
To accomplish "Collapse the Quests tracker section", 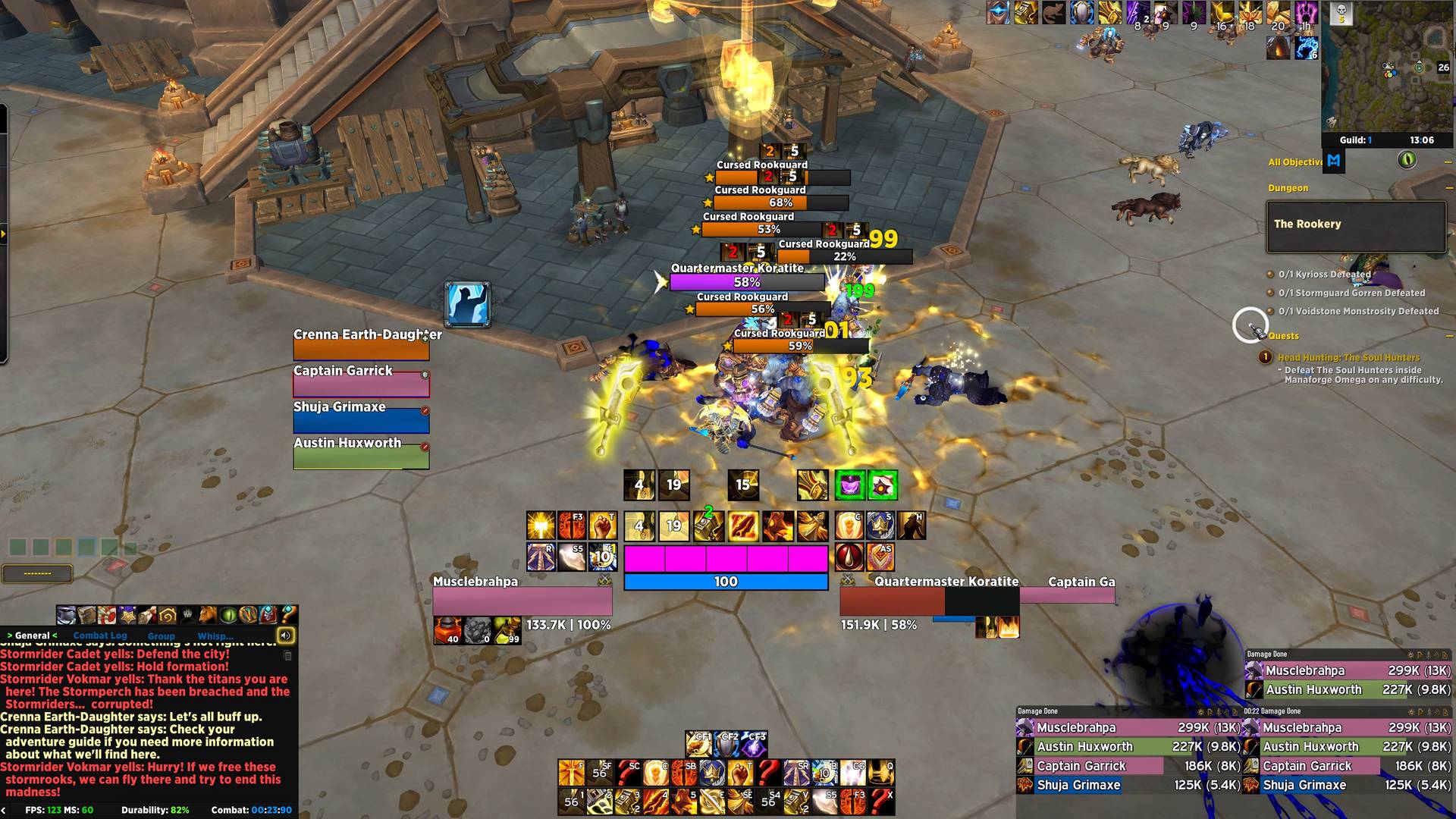I will pyautogui.click(x=1448, y=335).
